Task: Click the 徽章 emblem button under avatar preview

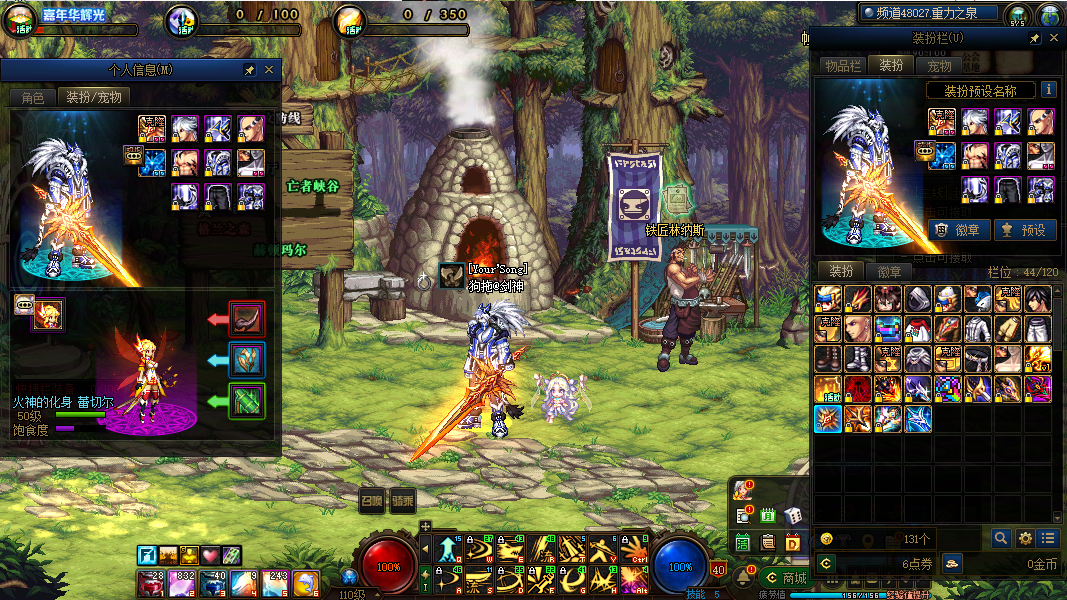Action: click(x=956, y=230)
